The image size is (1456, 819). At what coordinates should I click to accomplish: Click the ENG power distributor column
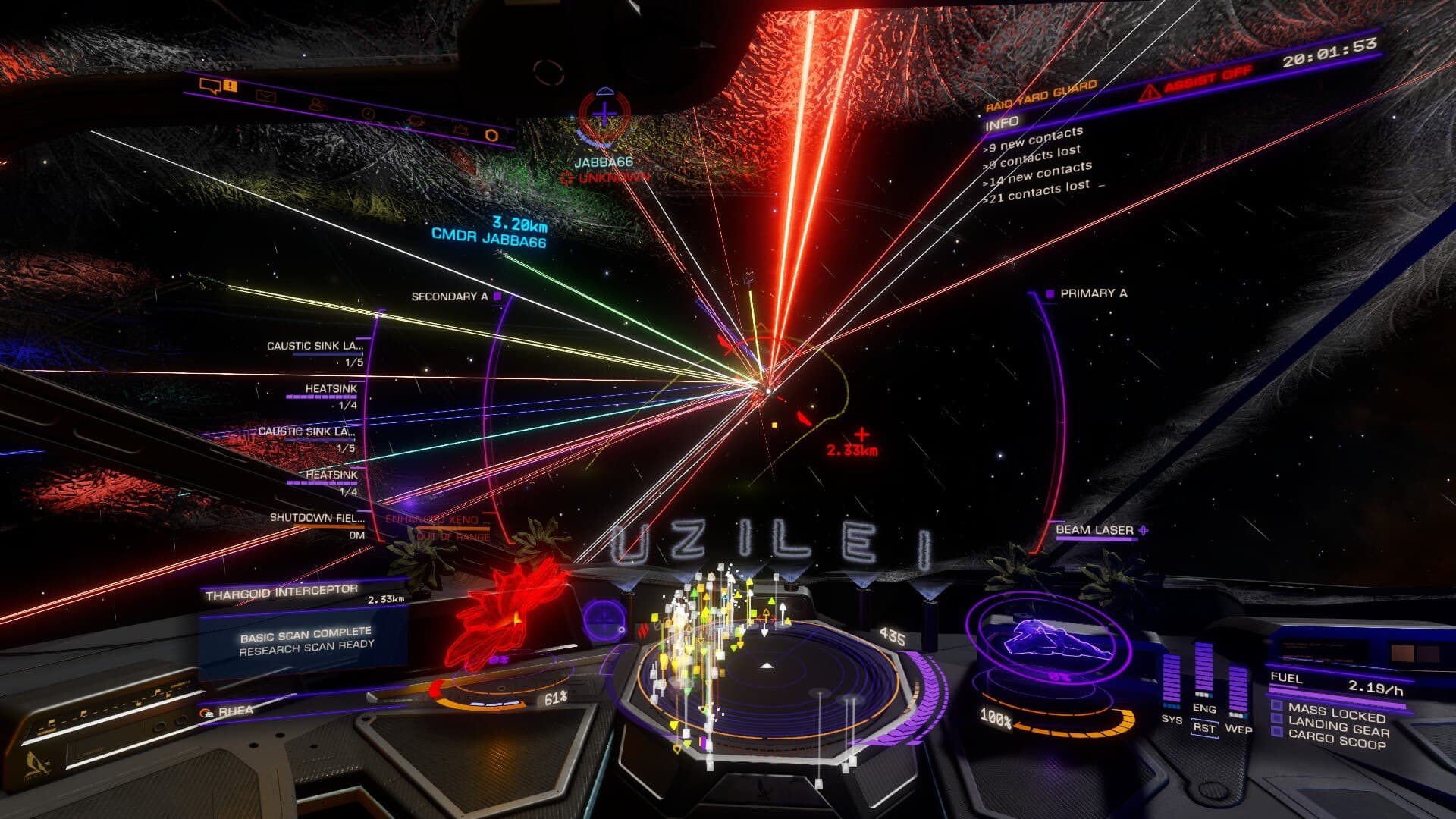(x=1203, y=671)
